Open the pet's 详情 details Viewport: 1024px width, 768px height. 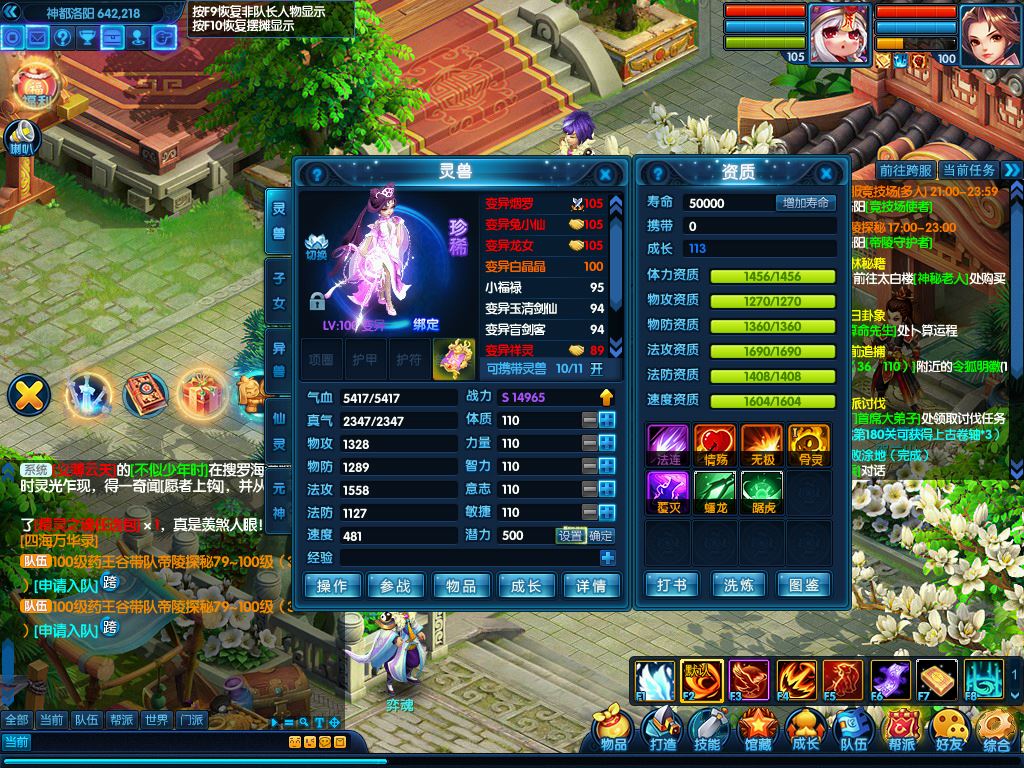tap(591, 586)
